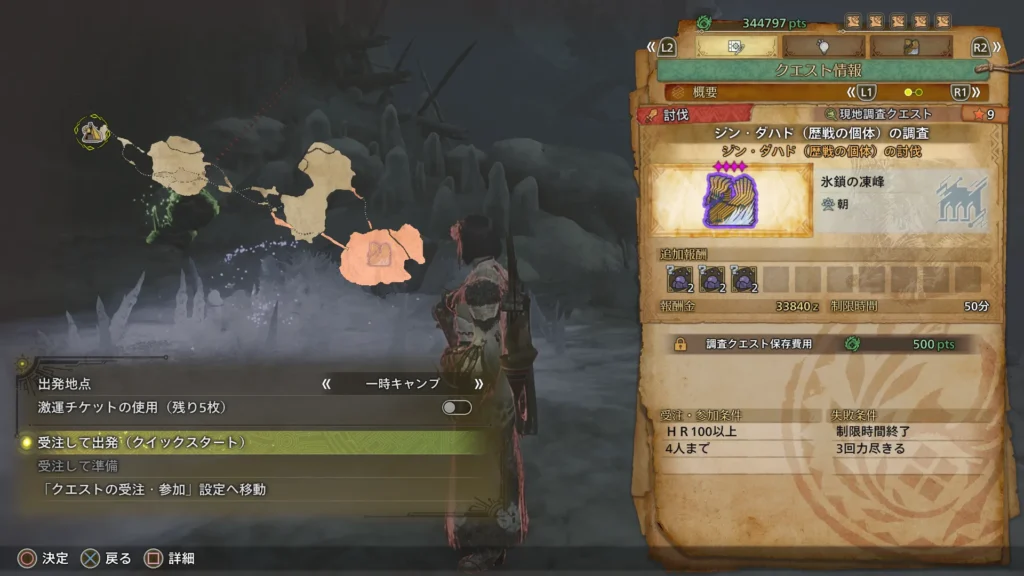Switch to the quest details first tab
1024x576 pixels.
(x=735, y=46)
